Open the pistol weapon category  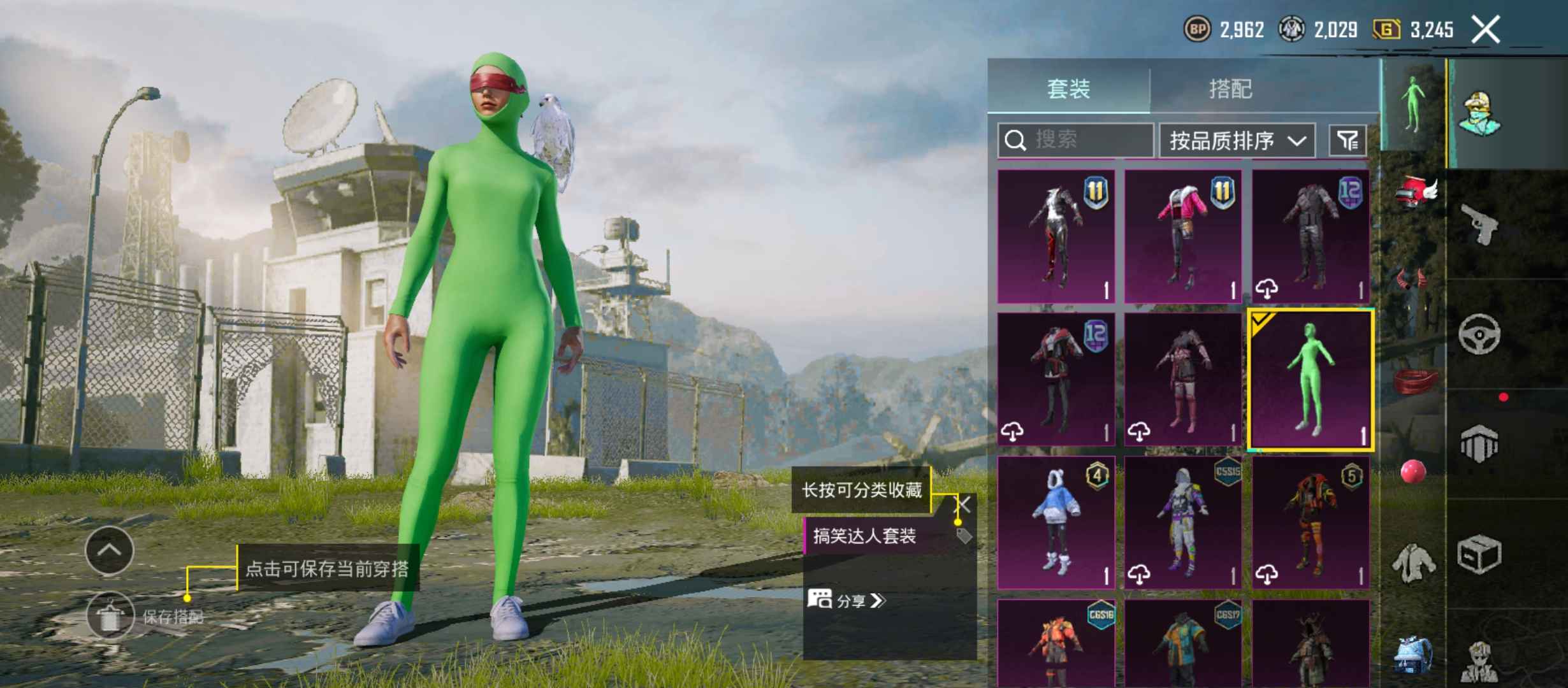[1479, 224]
